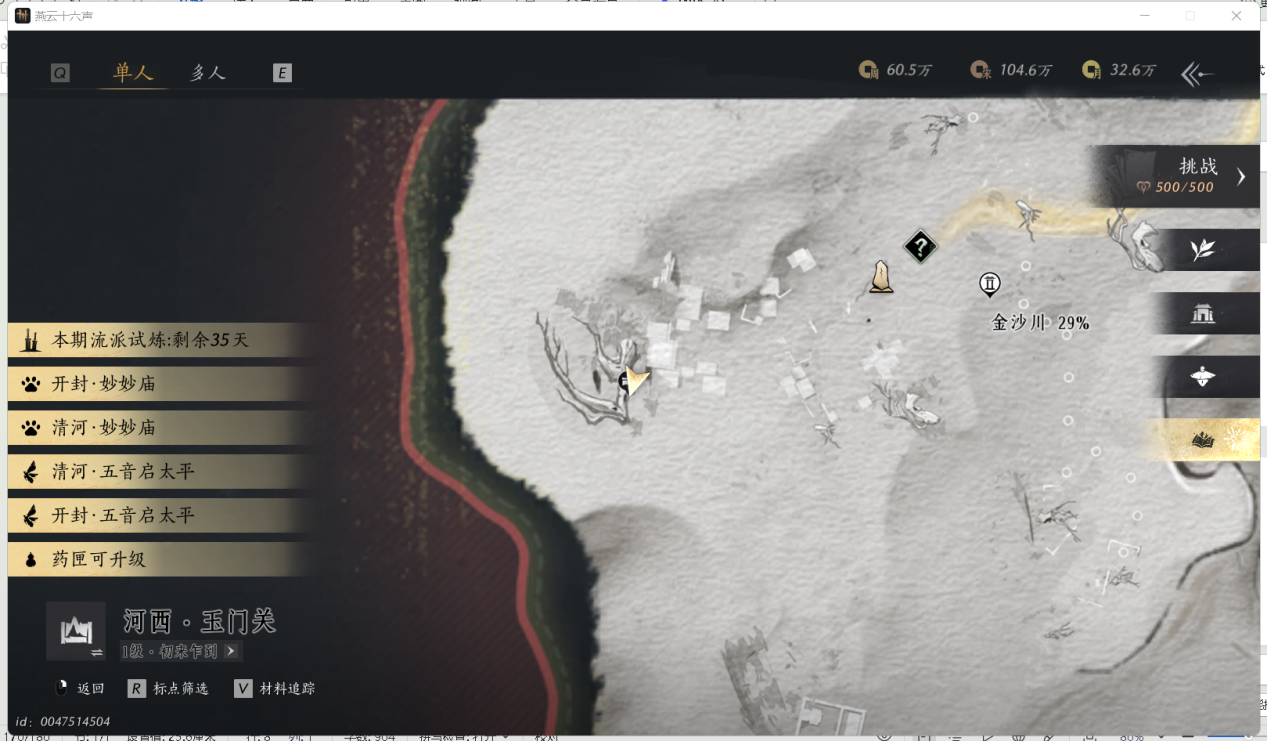
Task: Open the 1级·初来乍到 exploration level details
Action: click(180, 651)
